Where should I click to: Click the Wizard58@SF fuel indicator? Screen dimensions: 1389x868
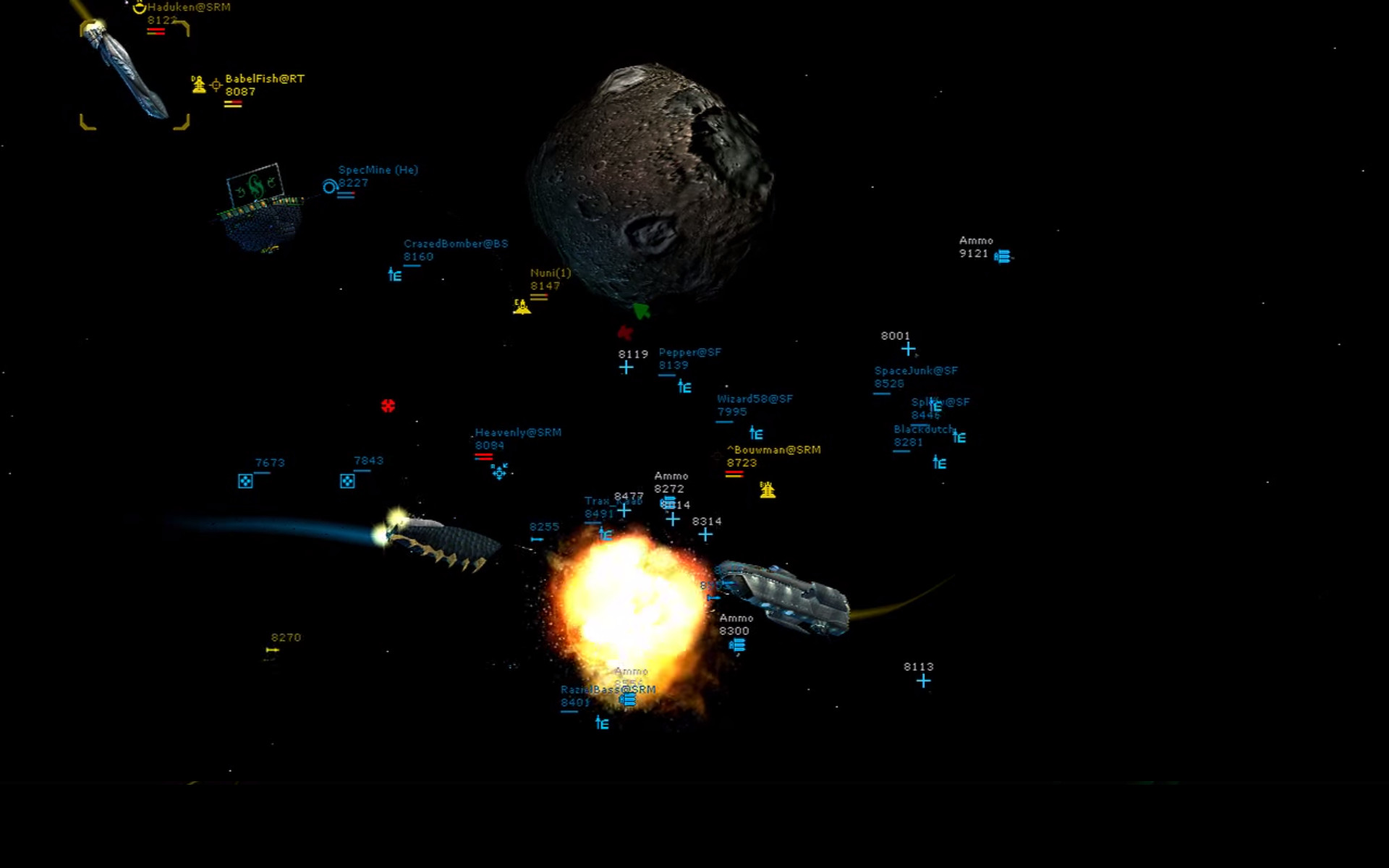coord(755,434)
